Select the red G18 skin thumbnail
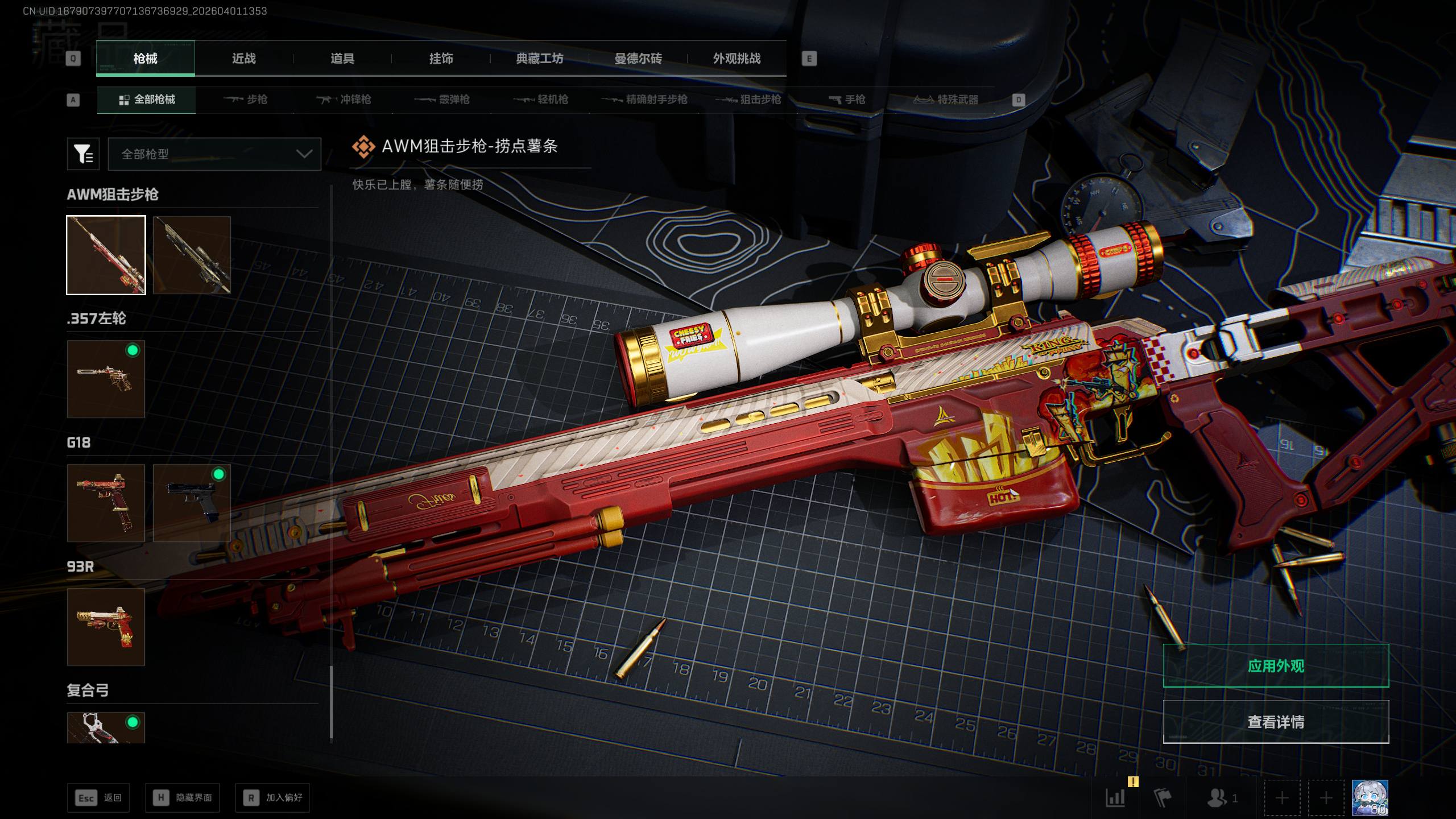This screenshot has height=819, width=1456. (x=106, y=503)
